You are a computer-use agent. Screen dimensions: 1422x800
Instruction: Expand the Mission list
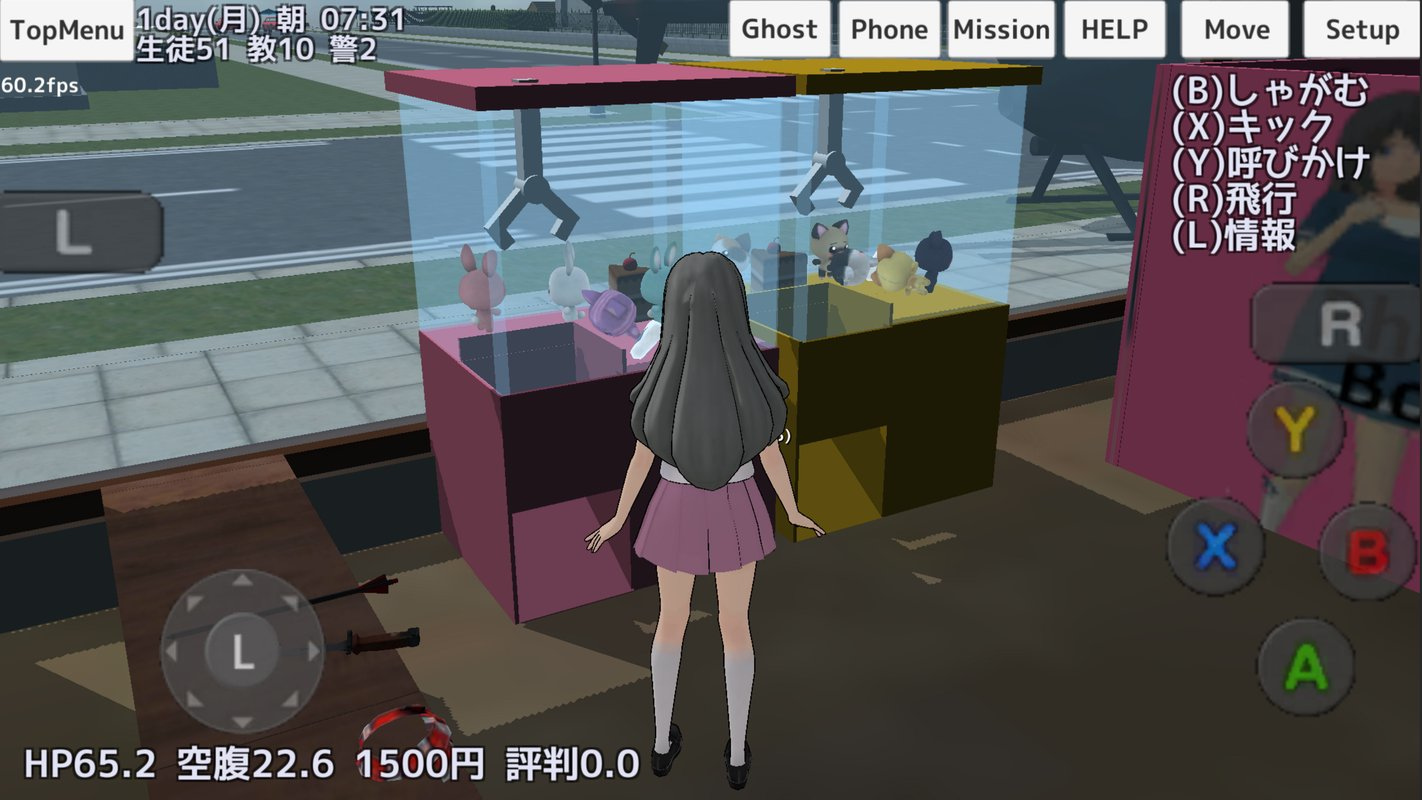pyautogui.click(x=1002, y=29)
